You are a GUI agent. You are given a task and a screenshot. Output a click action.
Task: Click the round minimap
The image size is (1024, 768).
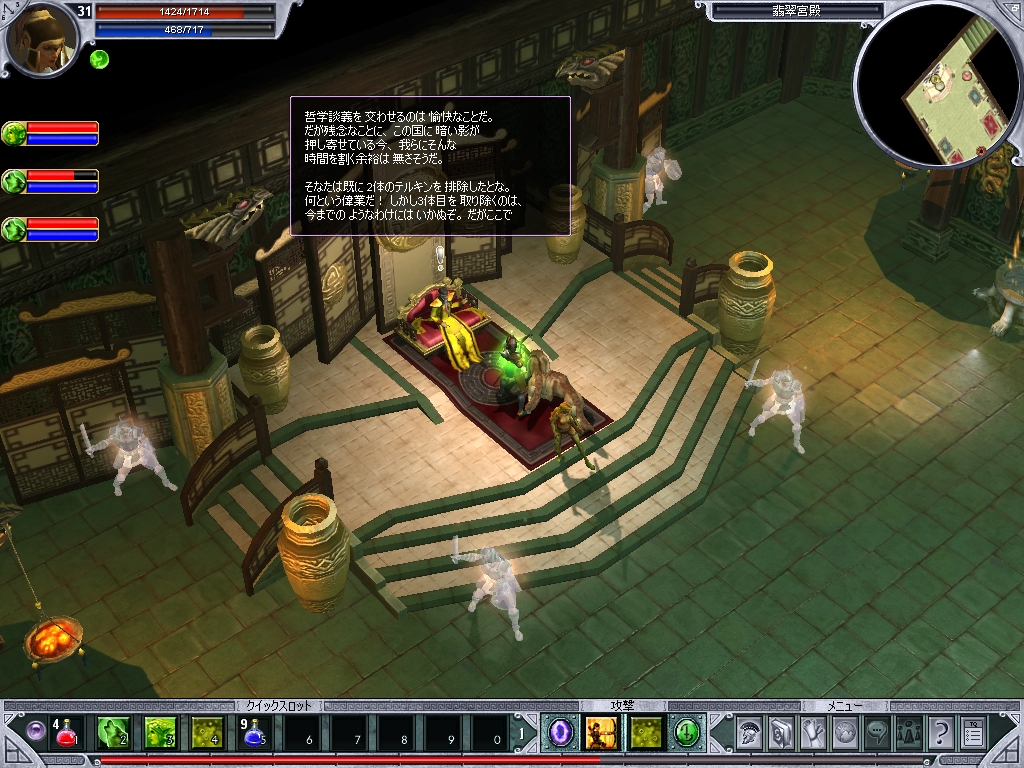[937, 86]
